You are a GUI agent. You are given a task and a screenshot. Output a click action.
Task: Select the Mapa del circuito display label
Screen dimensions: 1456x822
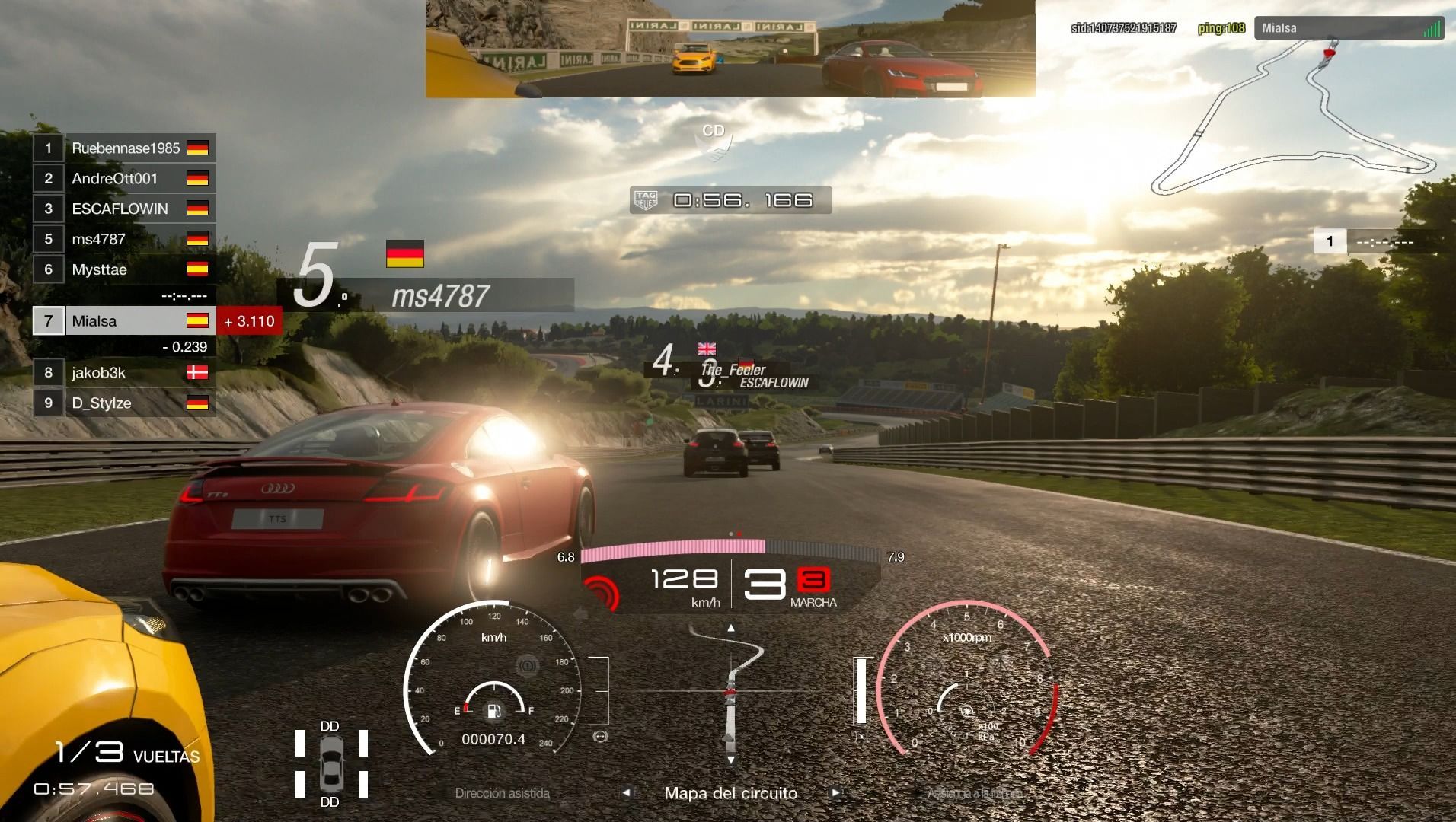[x=730, y=793]
